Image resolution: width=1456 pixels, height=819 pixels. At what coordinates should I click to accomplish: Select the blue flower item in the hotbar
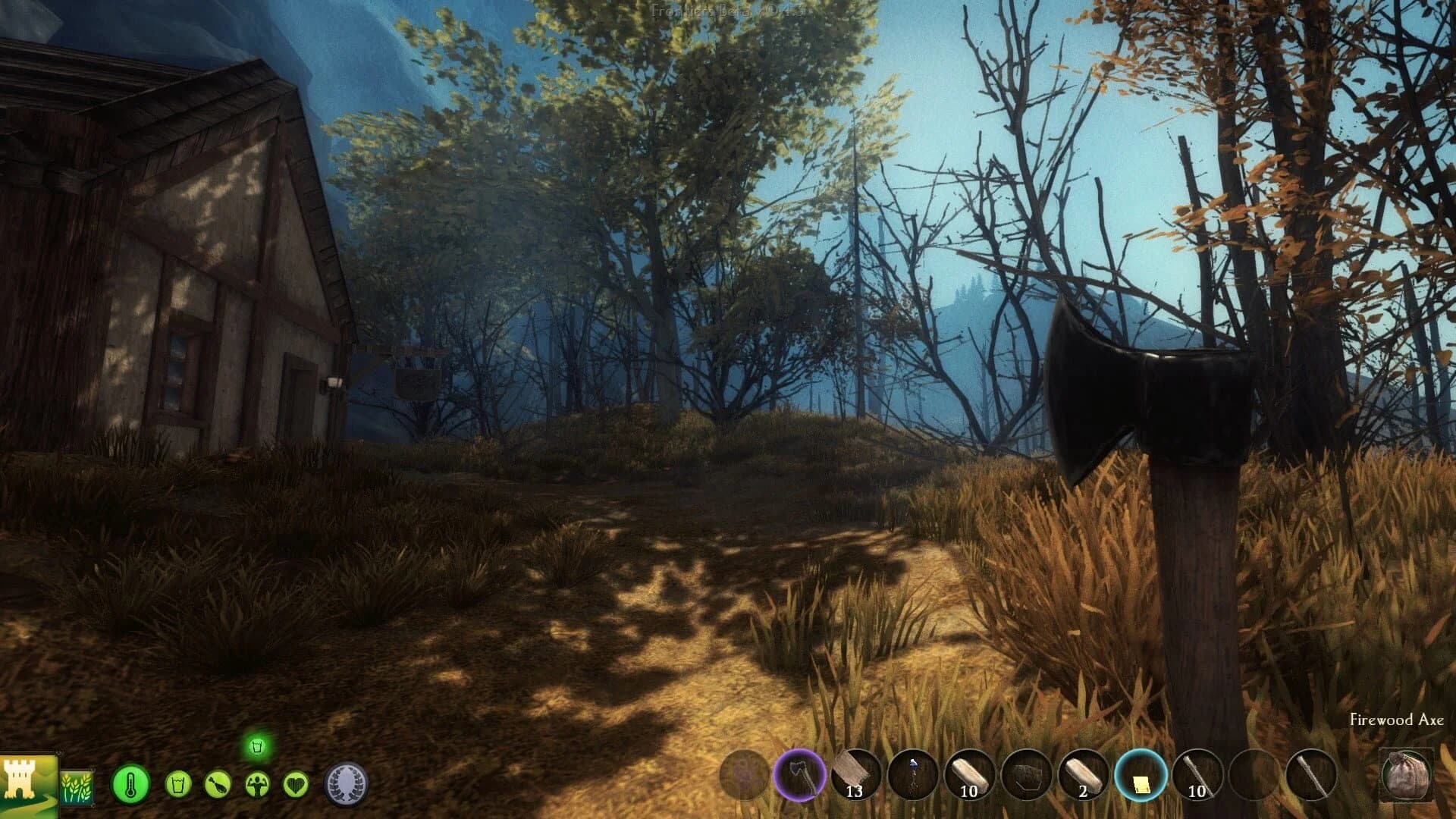coord(912,773)
